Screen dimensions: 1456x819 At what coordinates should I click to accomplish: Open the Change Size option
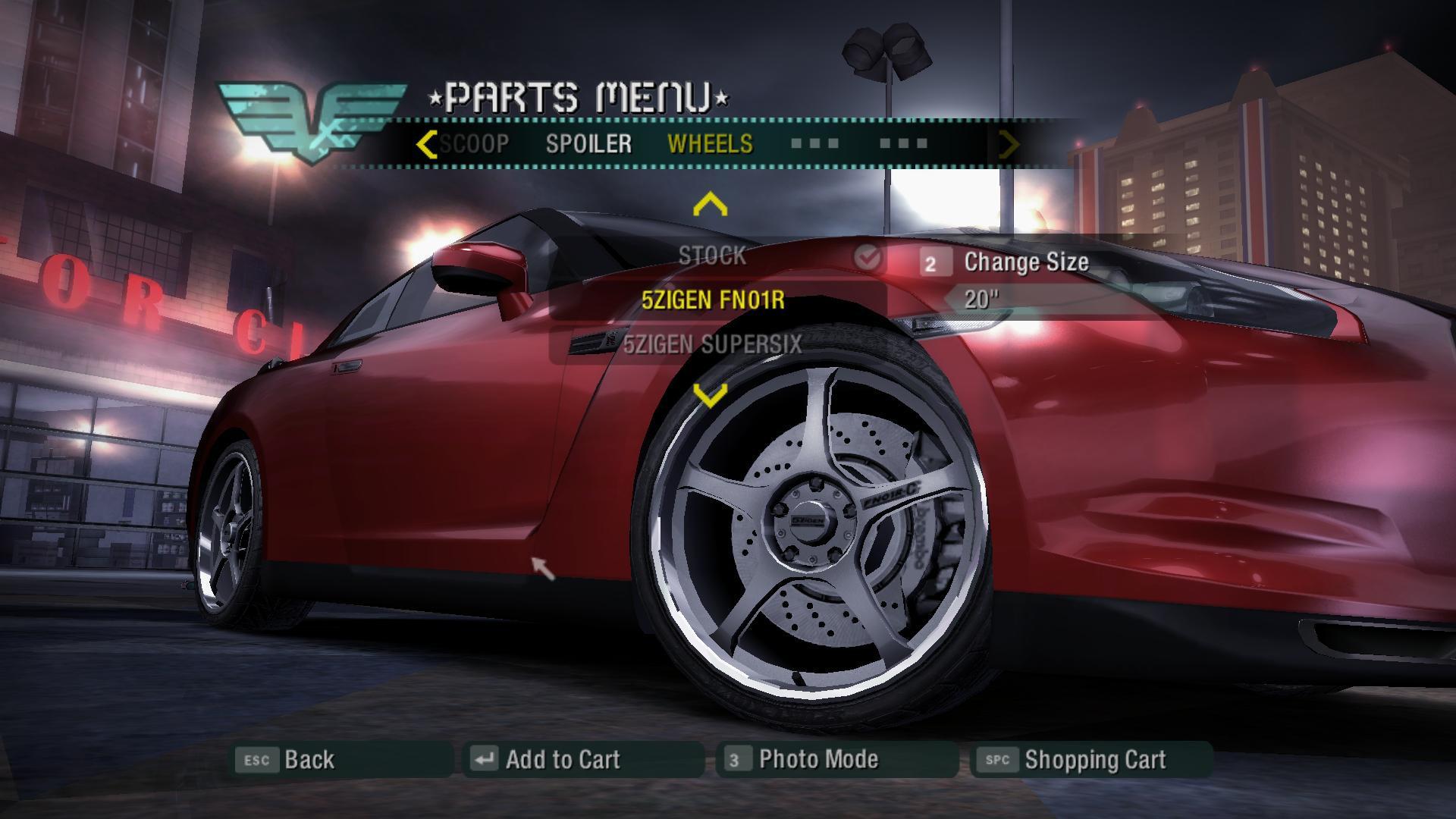coord(1025,262)
